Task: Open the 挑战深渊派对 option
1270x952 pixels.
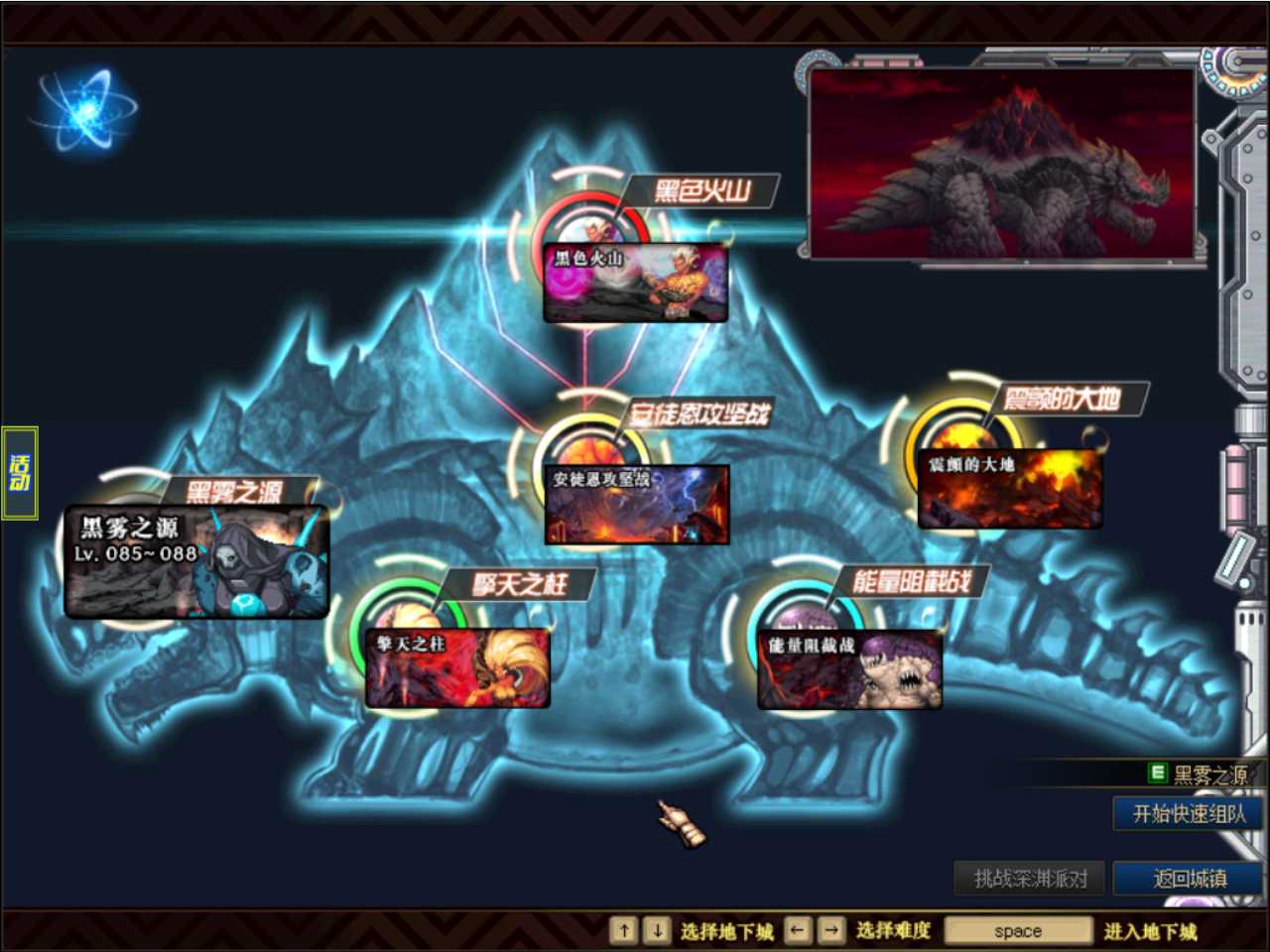Action: (1030, 879)
